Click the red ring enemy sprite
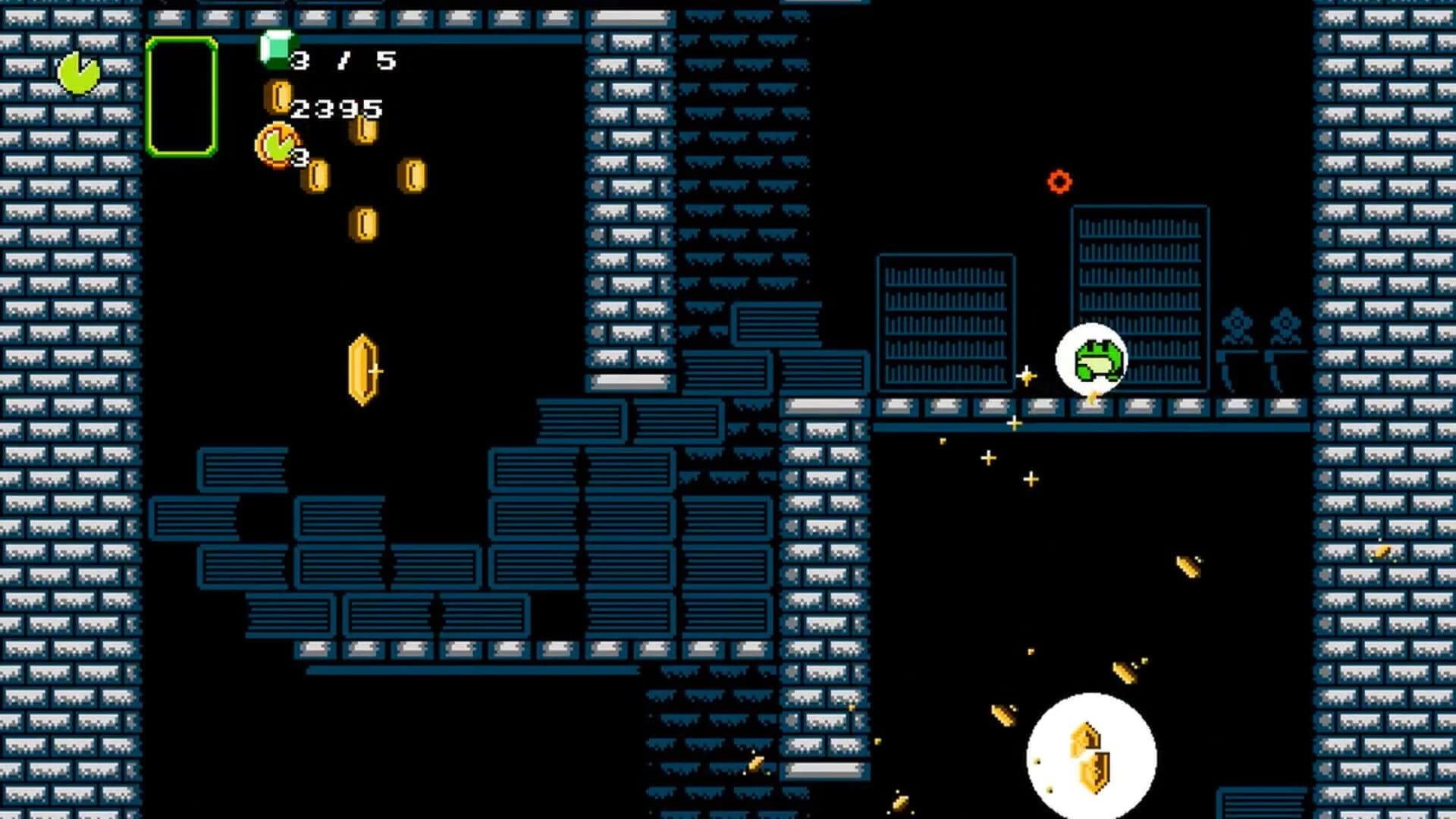This screenshot has height=819, width=1456. [1060, 181]
